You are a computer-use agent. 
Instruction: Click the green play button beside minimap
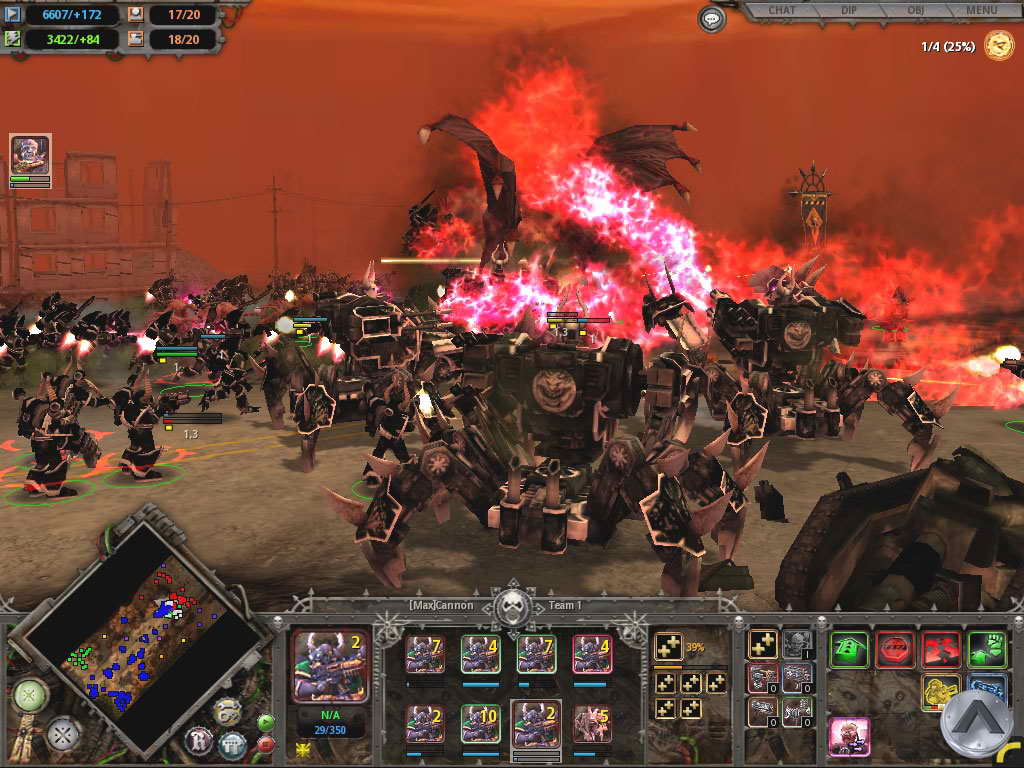point(266,722)
